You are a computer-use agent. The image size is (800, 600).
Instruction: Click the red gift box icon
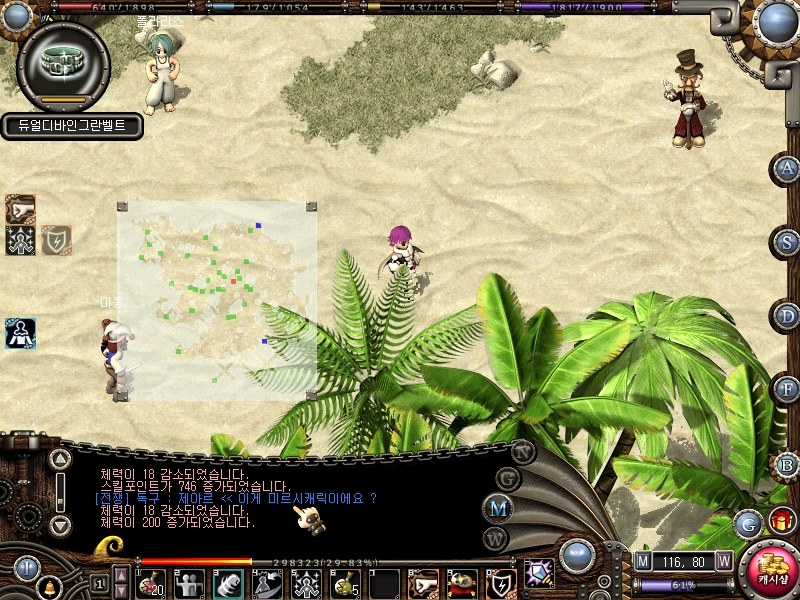pos(781,520)
